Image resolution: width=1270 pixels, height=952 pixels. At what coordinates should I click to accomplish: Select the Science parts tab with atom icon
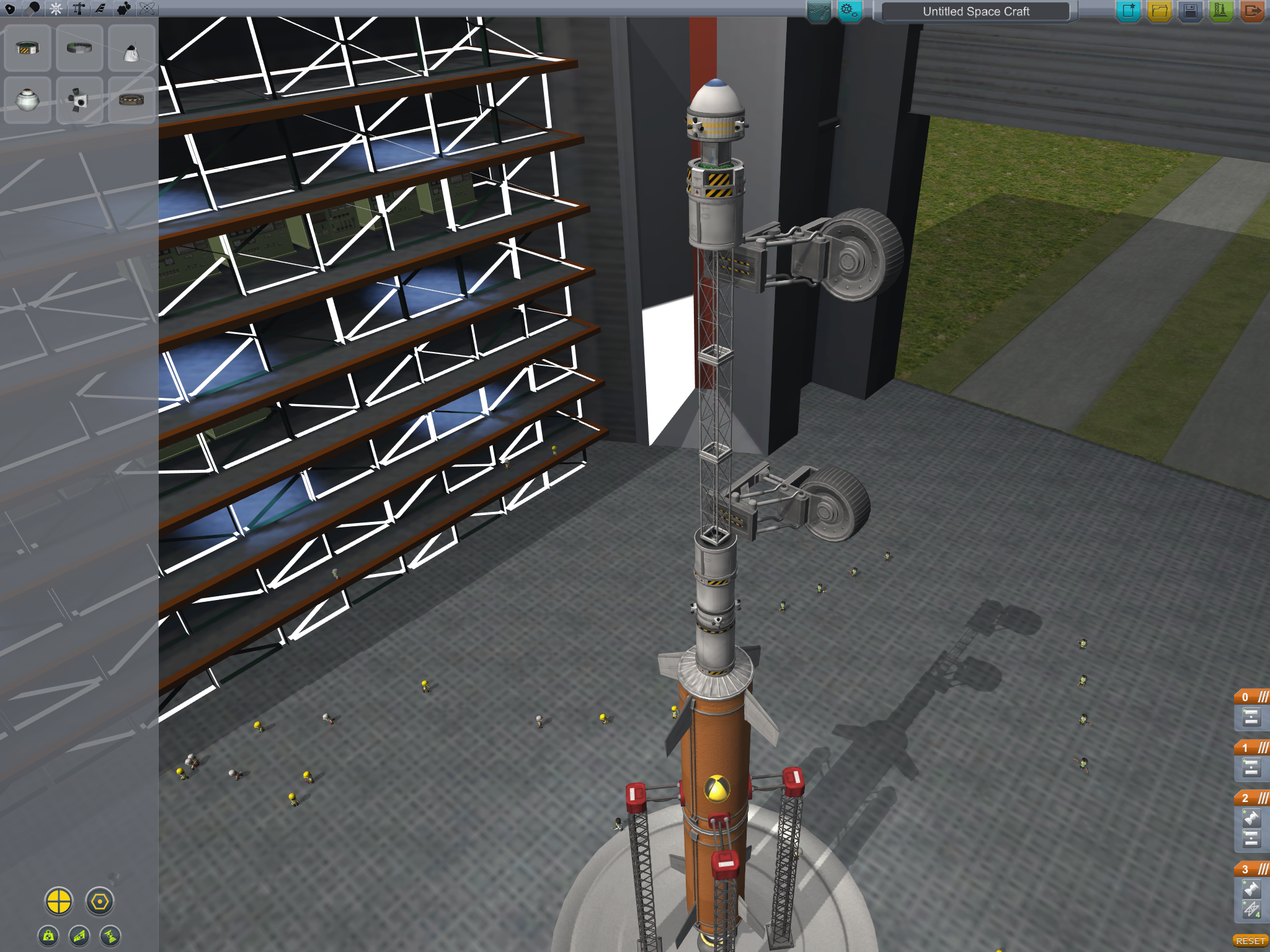tap(147, 9)
